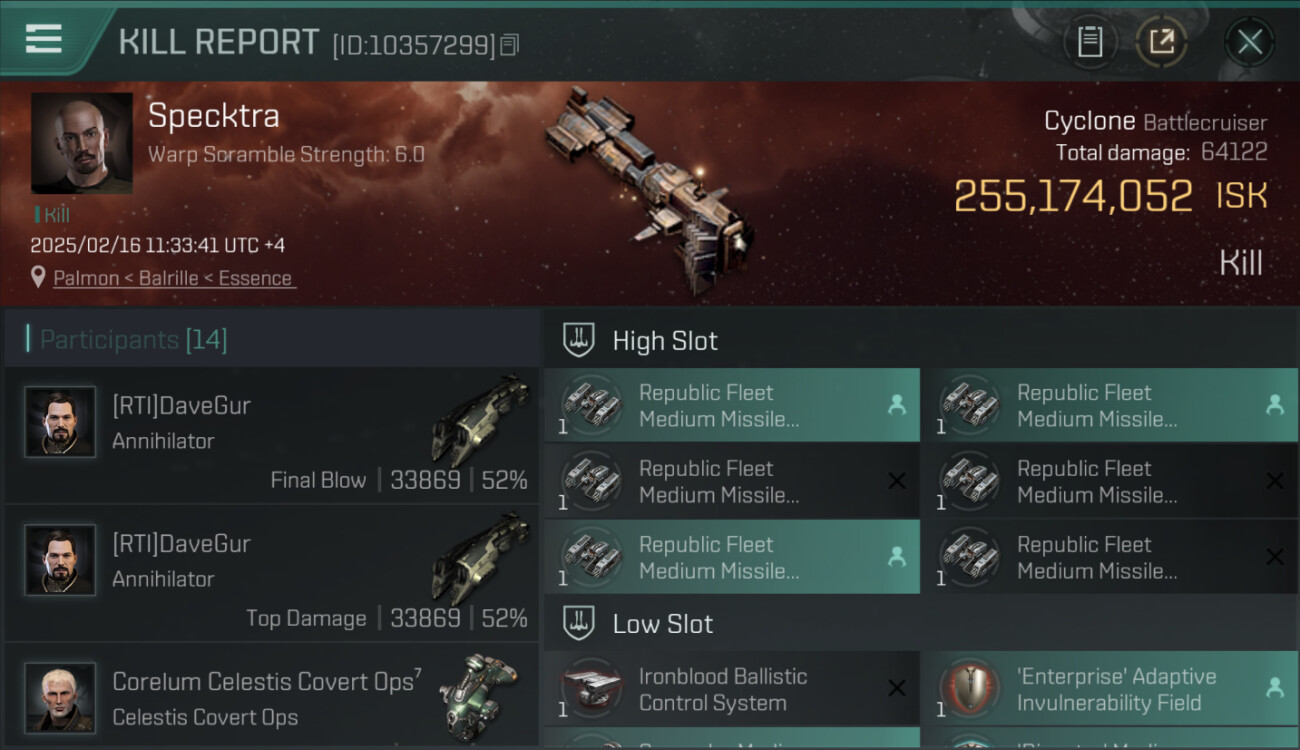View Specktra's pilot portrait

coord(82,143)
